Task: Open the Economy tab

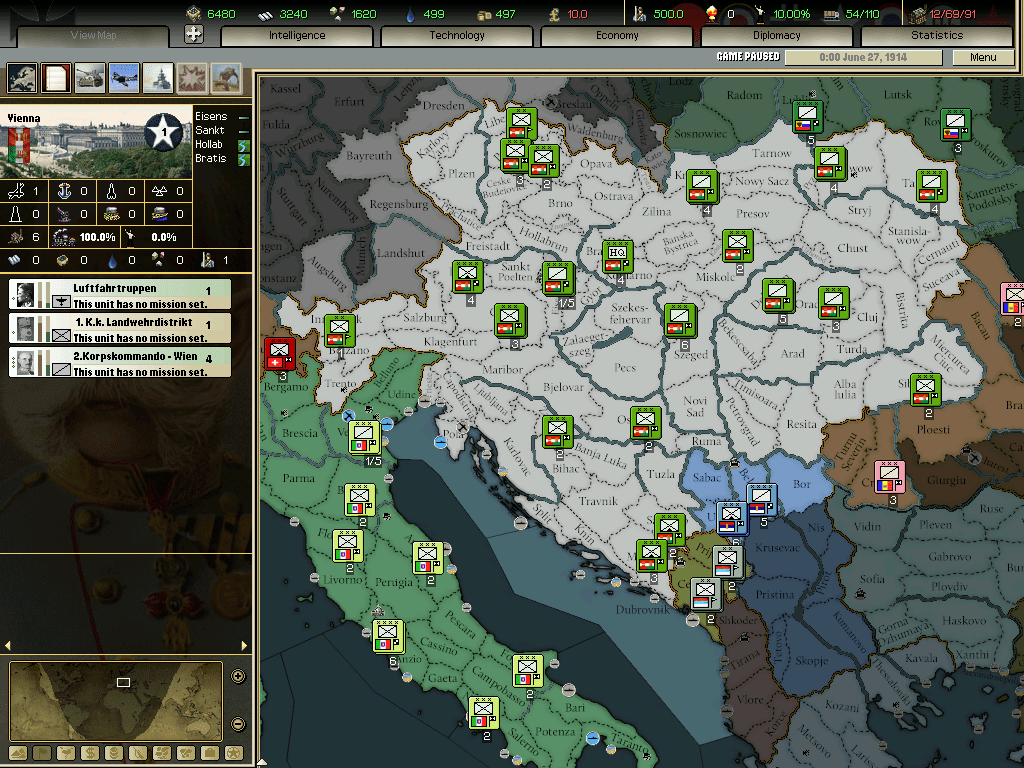Action: (x=617, y=35)
